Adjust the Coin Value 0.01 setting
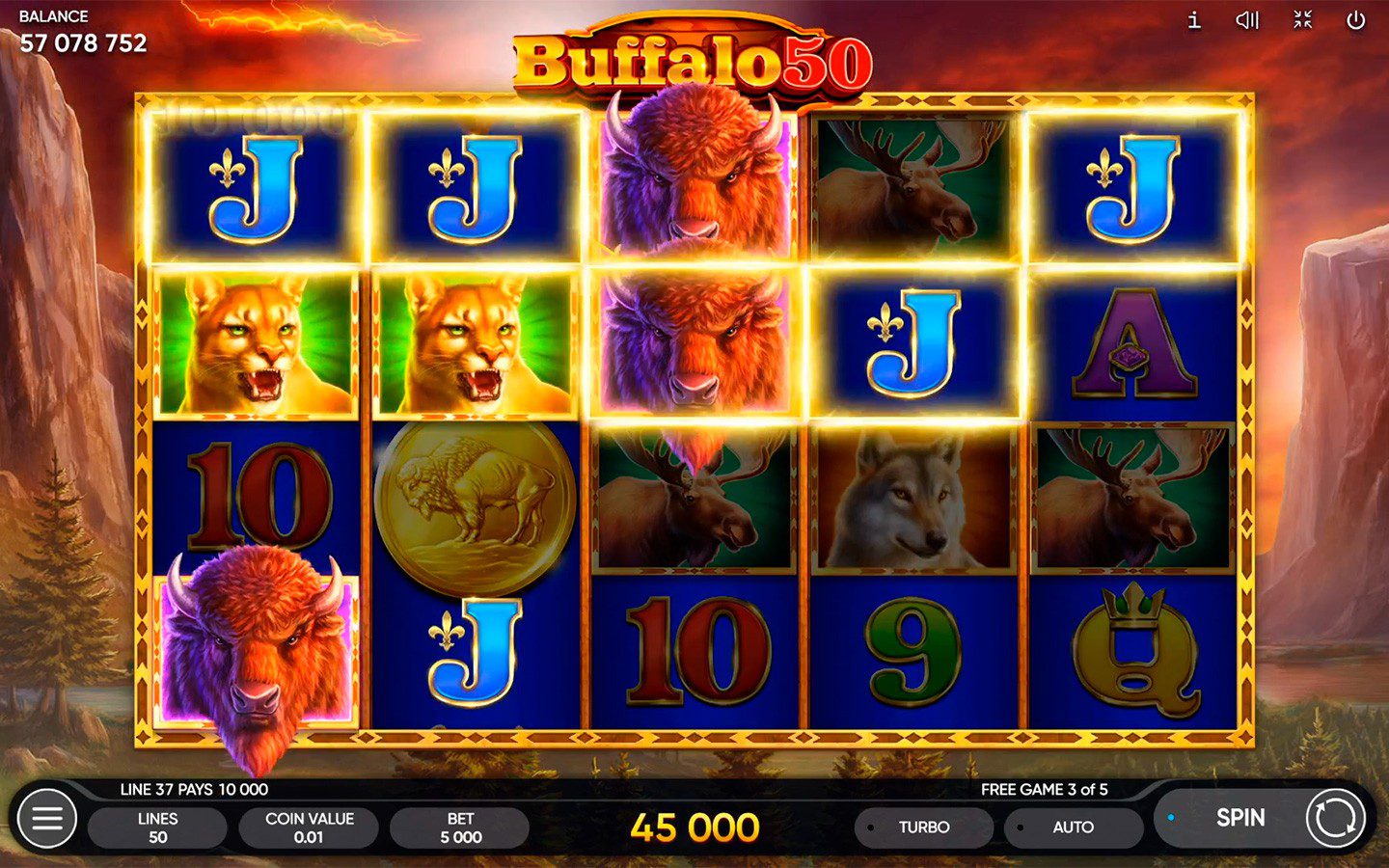Image resolution: width=1389 pixels, height=868 pixels. tap(309, 827)
